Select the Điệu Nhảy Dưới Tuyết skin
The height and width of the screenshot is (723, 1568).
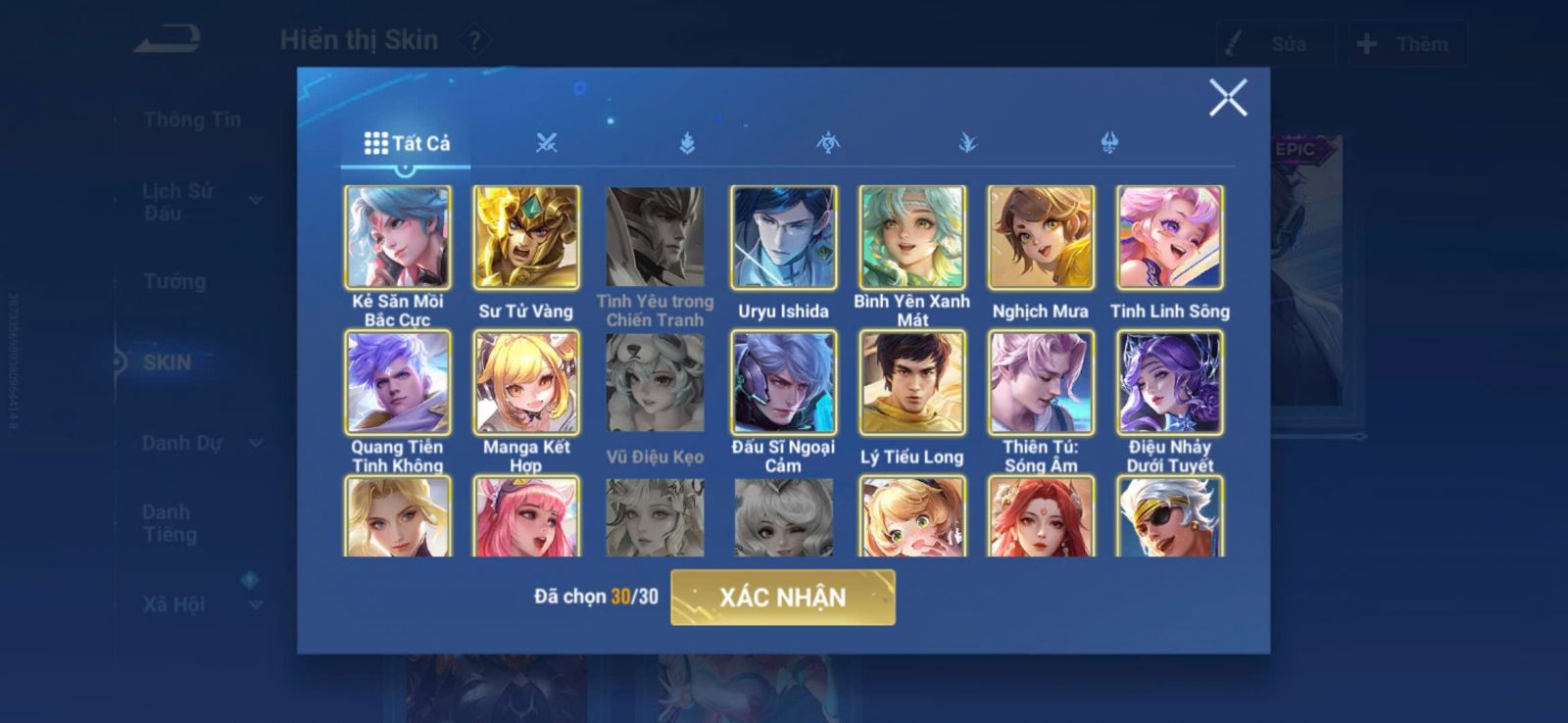(1169, 382)
